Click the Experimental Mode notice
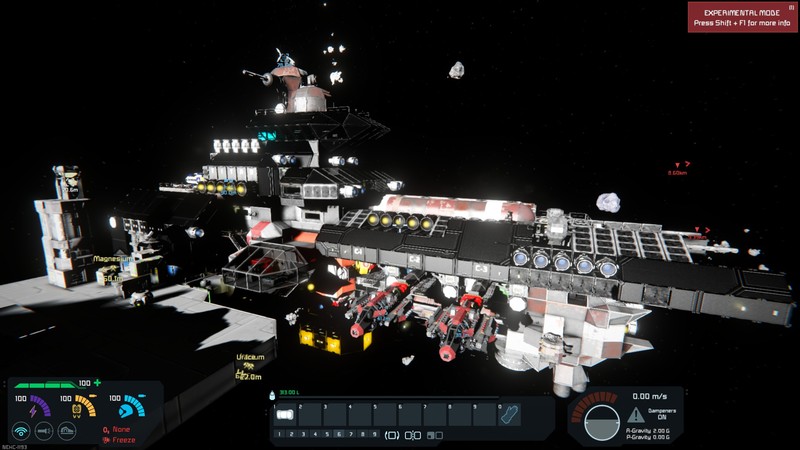The height and width of the screenshot is (450, 800). coord(741,17)
